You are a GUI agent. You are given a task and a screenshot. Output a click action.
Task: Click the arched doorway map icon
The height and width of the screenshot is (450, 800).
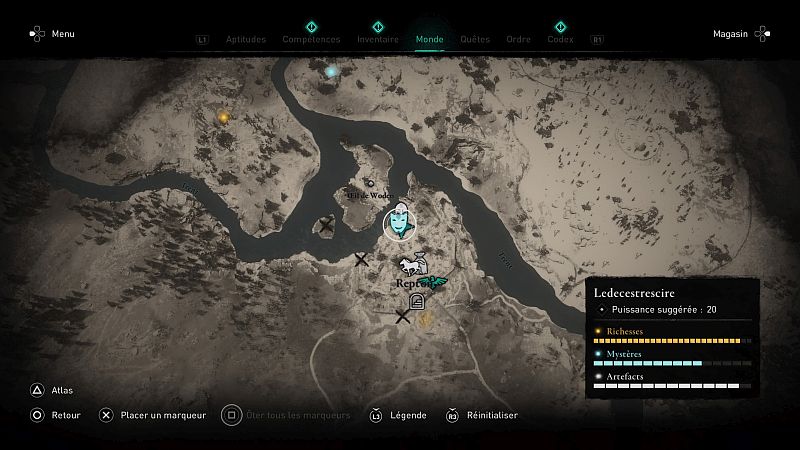417,303
